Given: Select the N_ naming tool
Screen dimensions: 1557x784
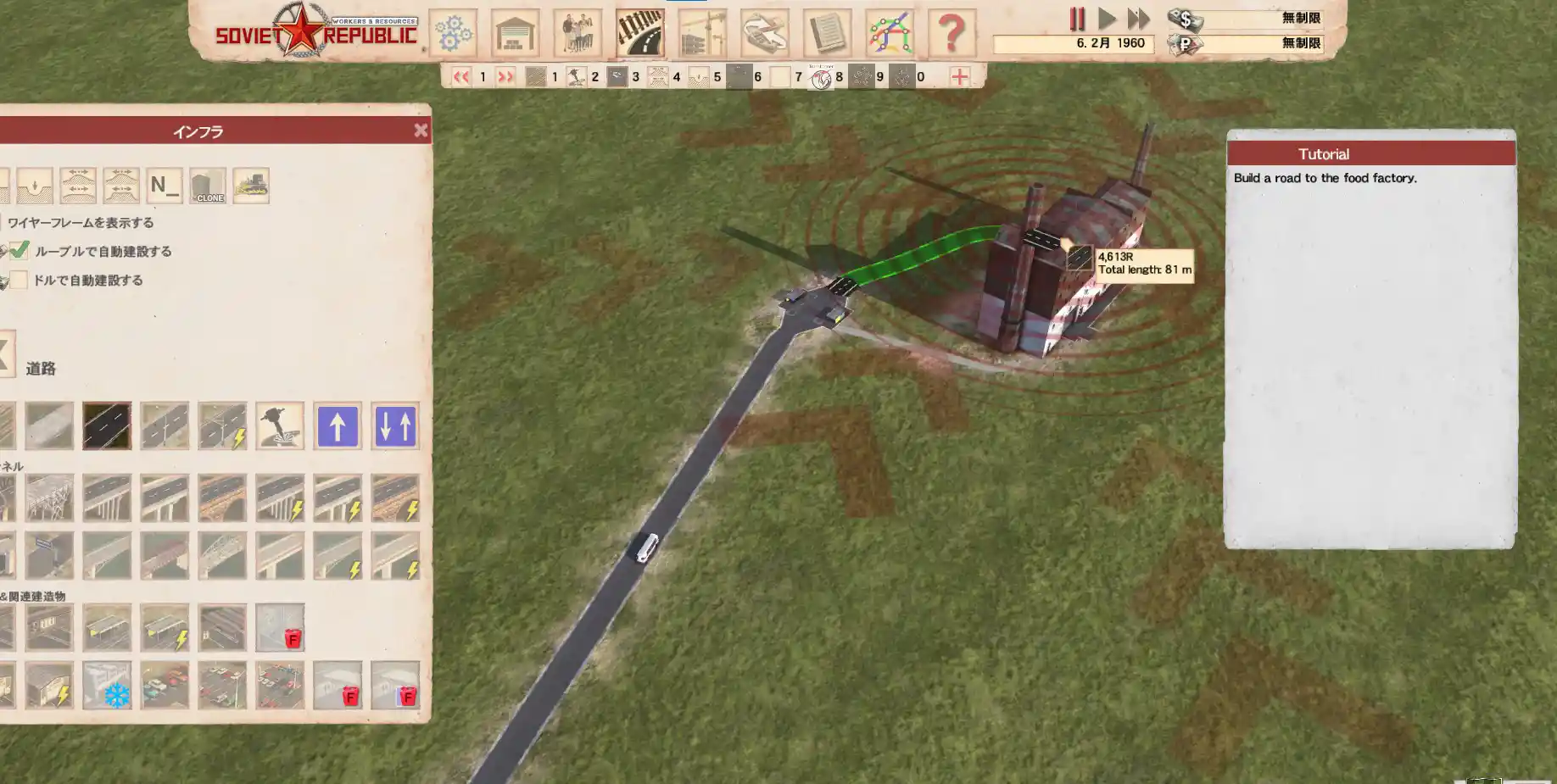Looking at the screenshot, I should (x=165, y=186).
